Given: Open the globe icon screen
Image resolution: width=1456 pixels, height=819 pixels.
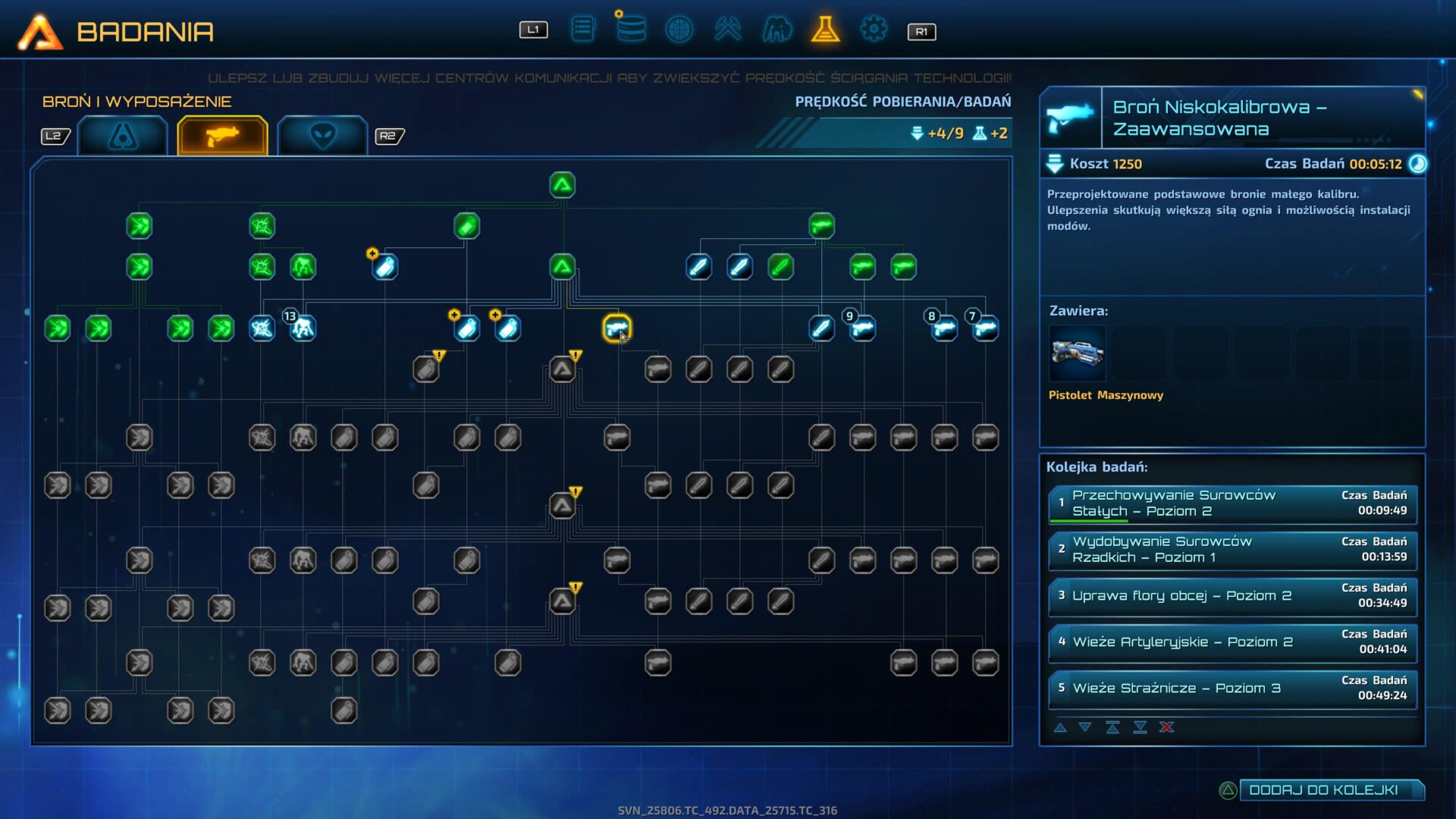Looking at the screenshot, I should tap(679, 30).
